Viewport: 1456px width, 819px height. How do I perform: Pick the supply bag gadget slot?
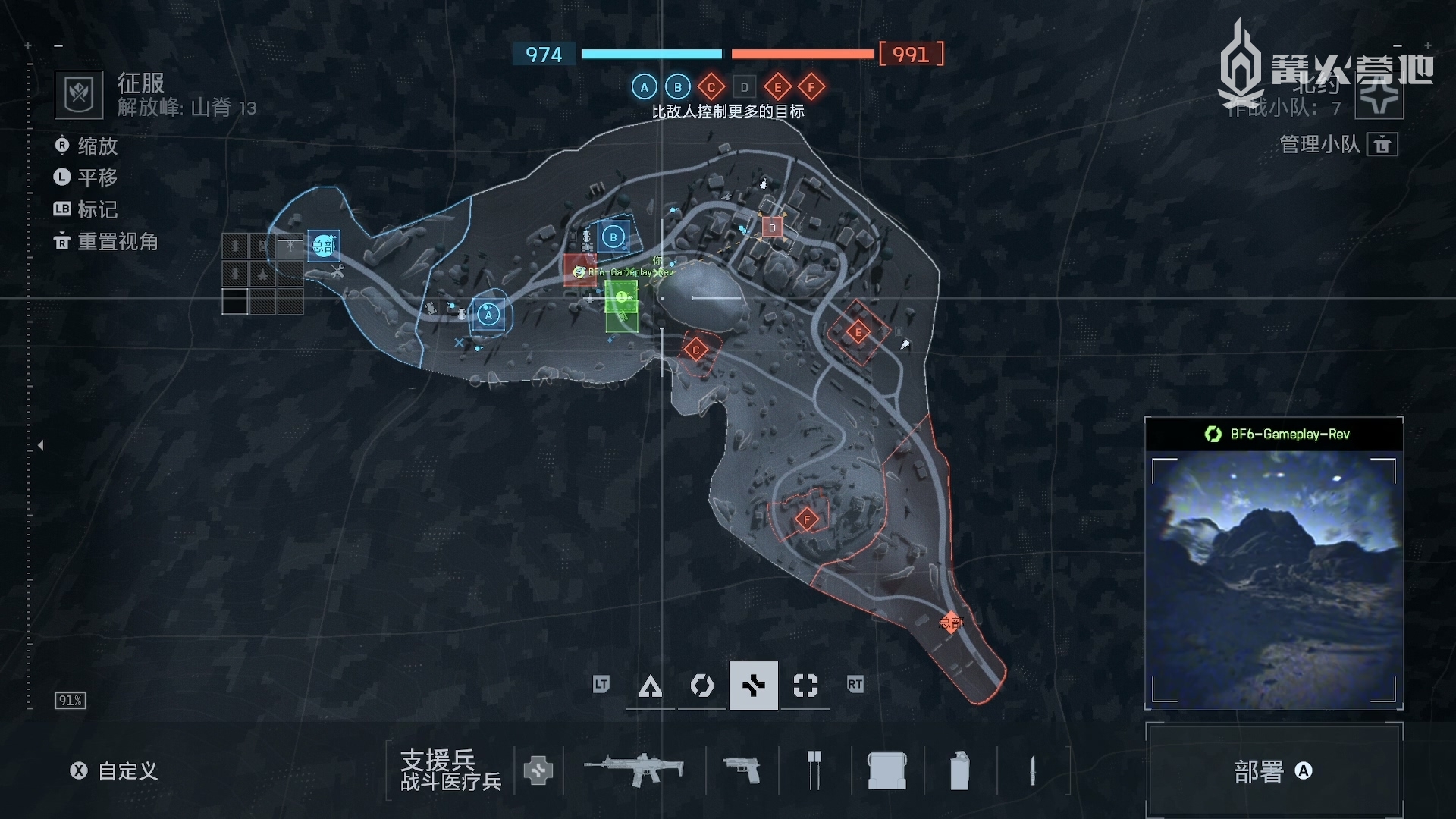click(886, 770)
